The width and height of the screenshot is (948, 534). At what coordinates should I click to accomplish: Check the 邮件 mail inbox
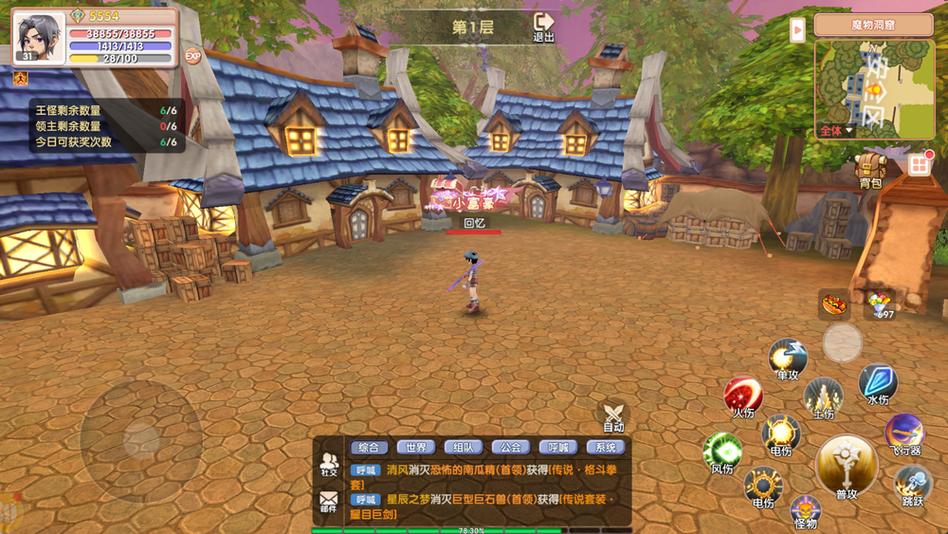pyautogui.click(x=328, y=501)
